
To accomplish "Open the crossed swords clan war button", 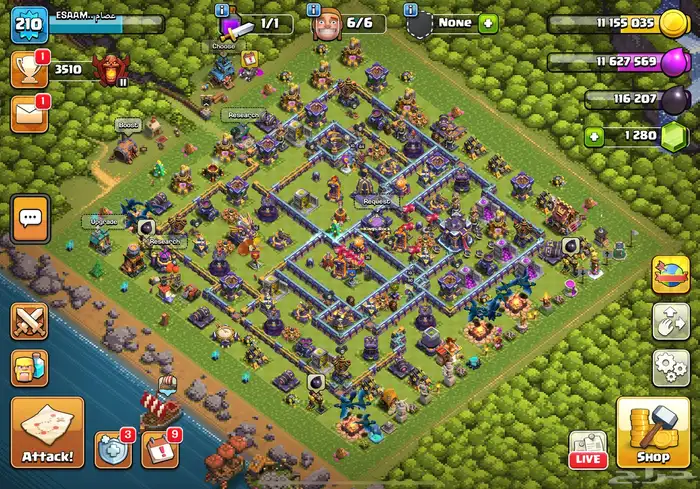I will tap(29, 322).
